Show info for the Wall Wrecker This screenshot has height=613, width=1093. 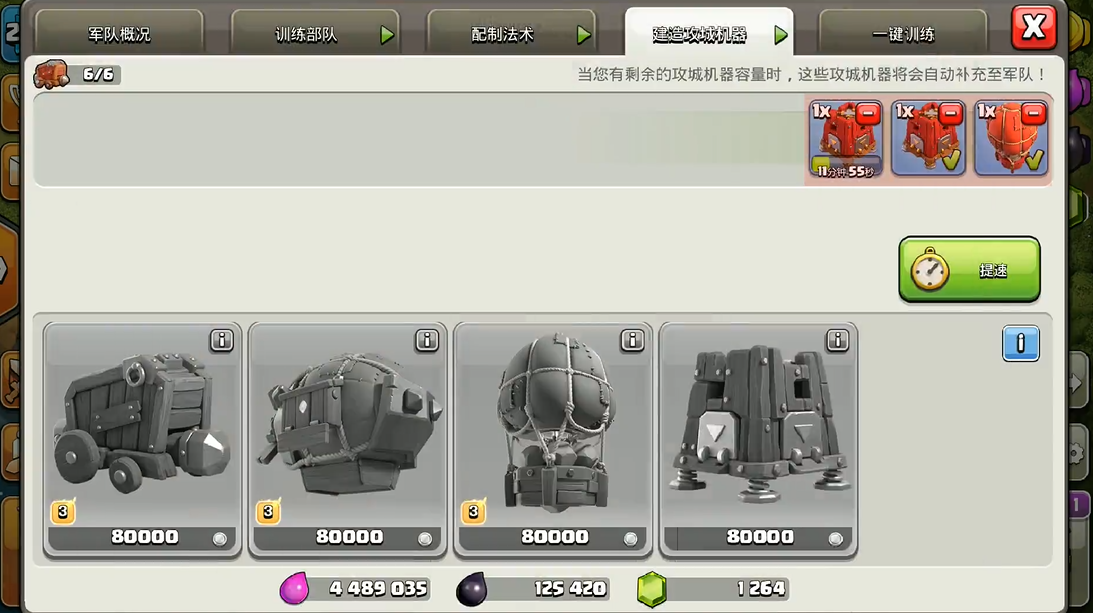pyautogui.click(x=221, y=341)
